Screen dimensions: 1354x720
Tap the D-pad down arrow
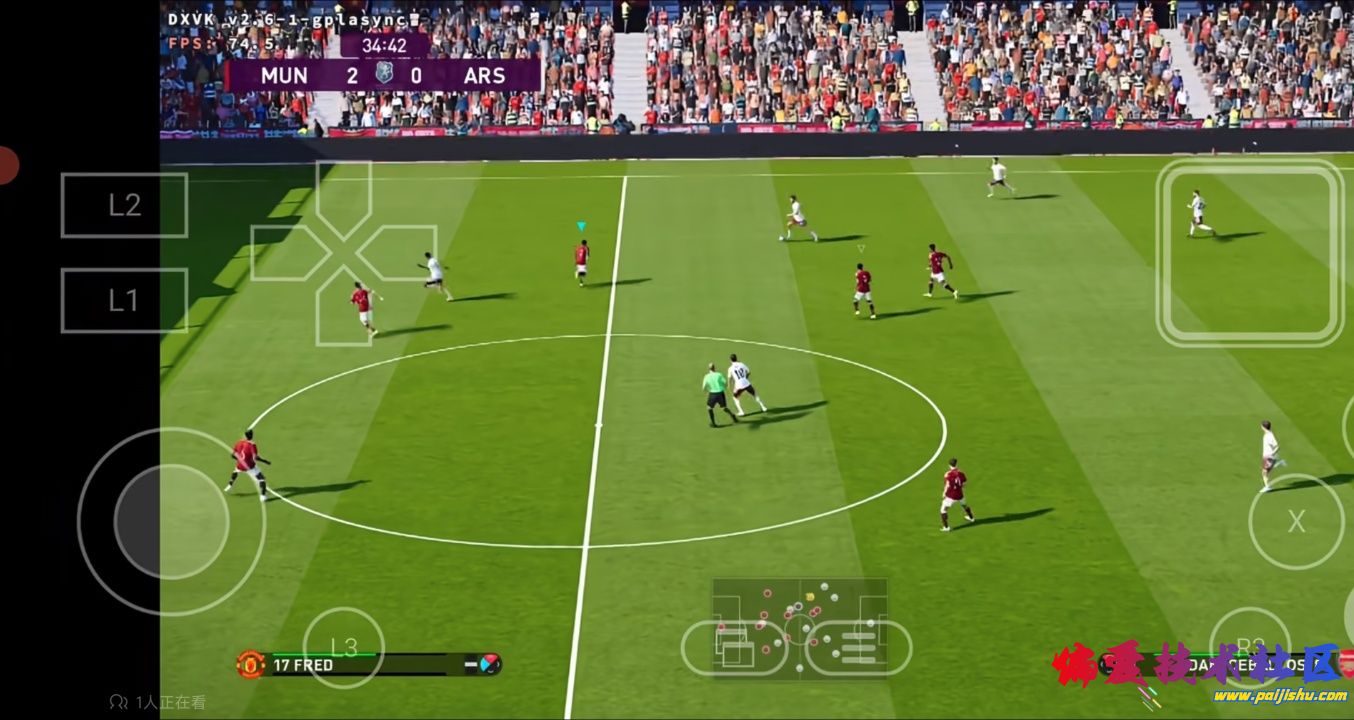tap(343, 307)
